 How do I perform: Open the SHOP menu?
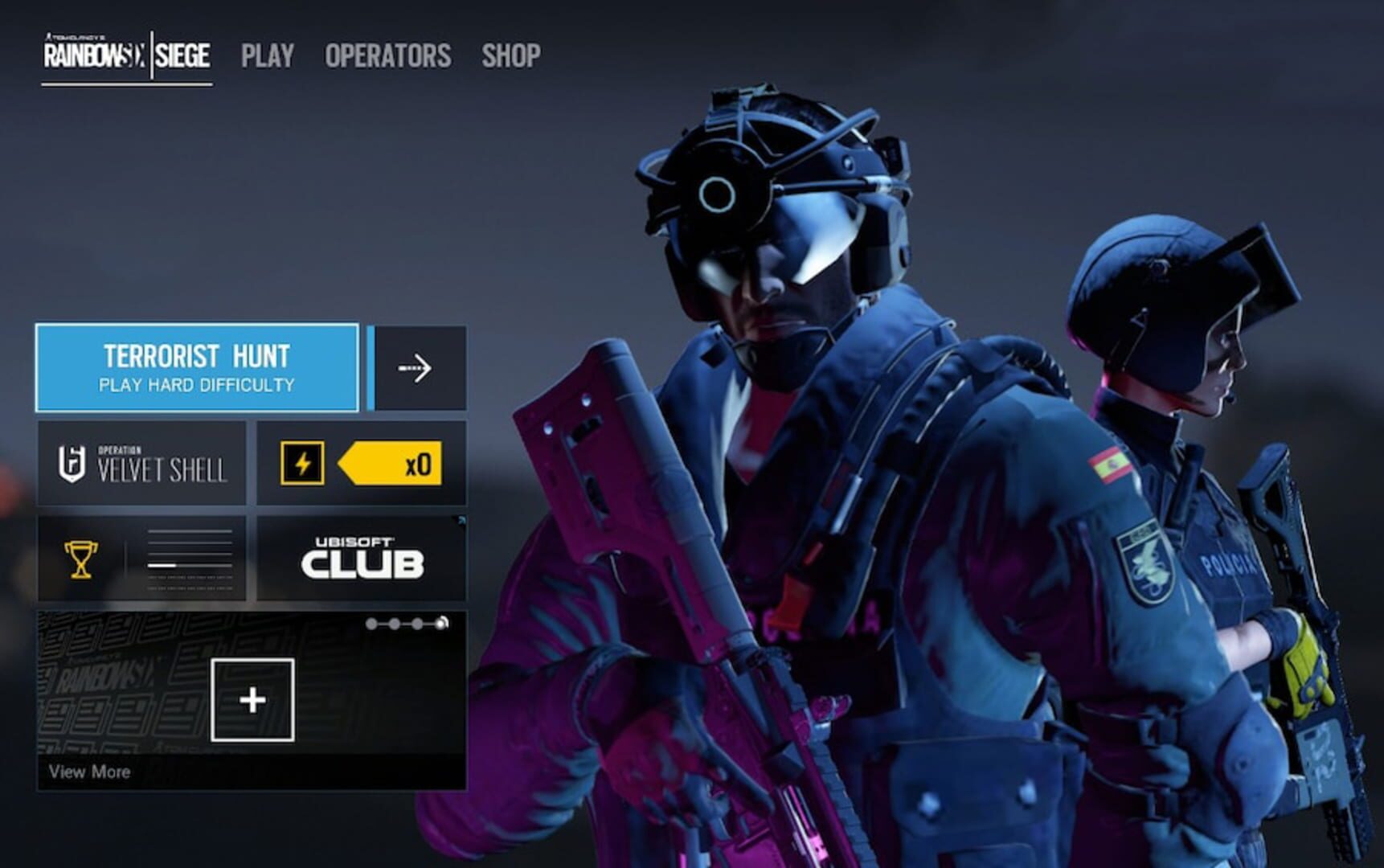pyautogui.click(x=510, y=55)
